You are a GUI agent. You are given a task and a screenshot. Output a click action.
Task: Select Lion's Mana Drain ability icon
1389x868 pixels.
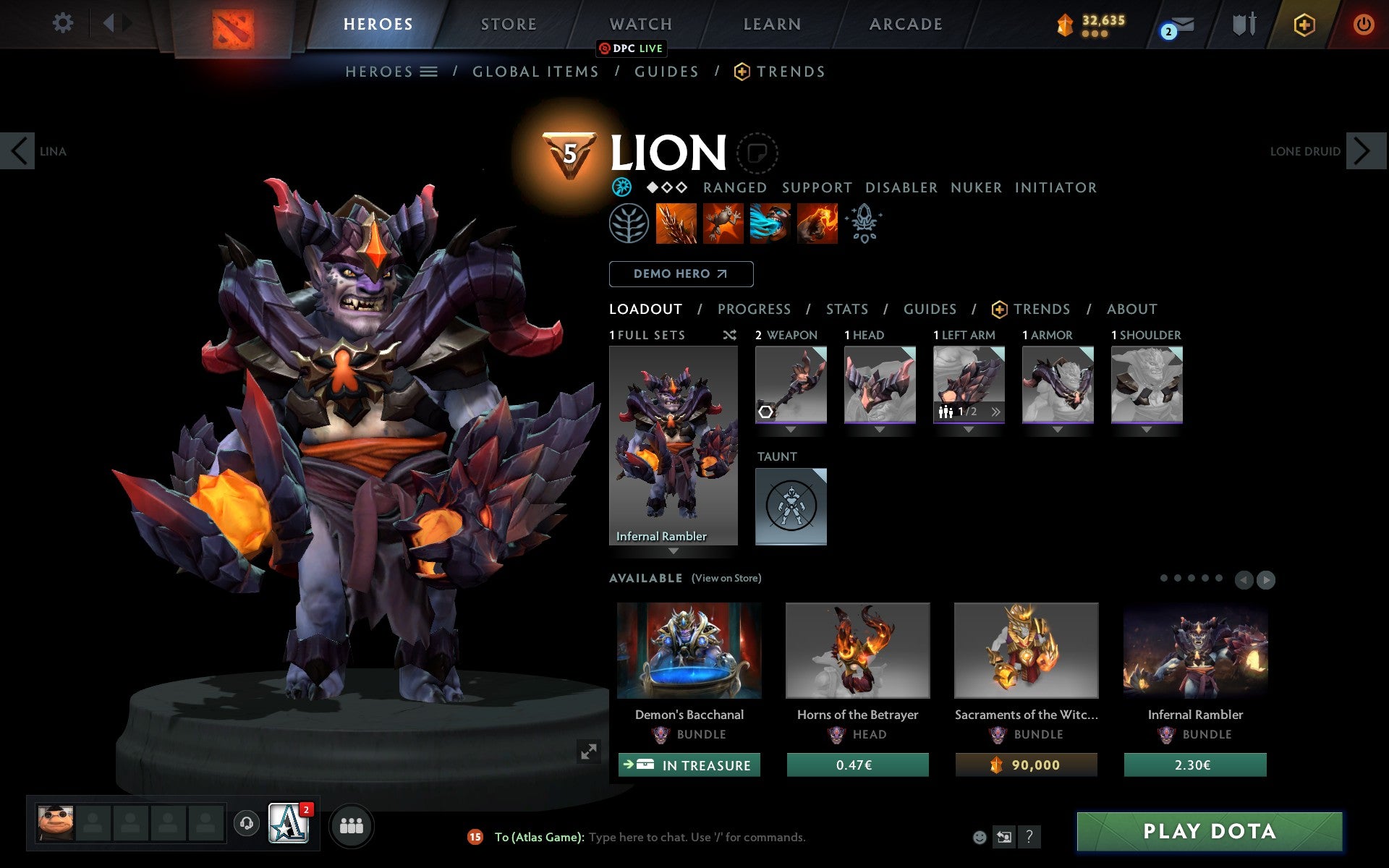(770, 224)
